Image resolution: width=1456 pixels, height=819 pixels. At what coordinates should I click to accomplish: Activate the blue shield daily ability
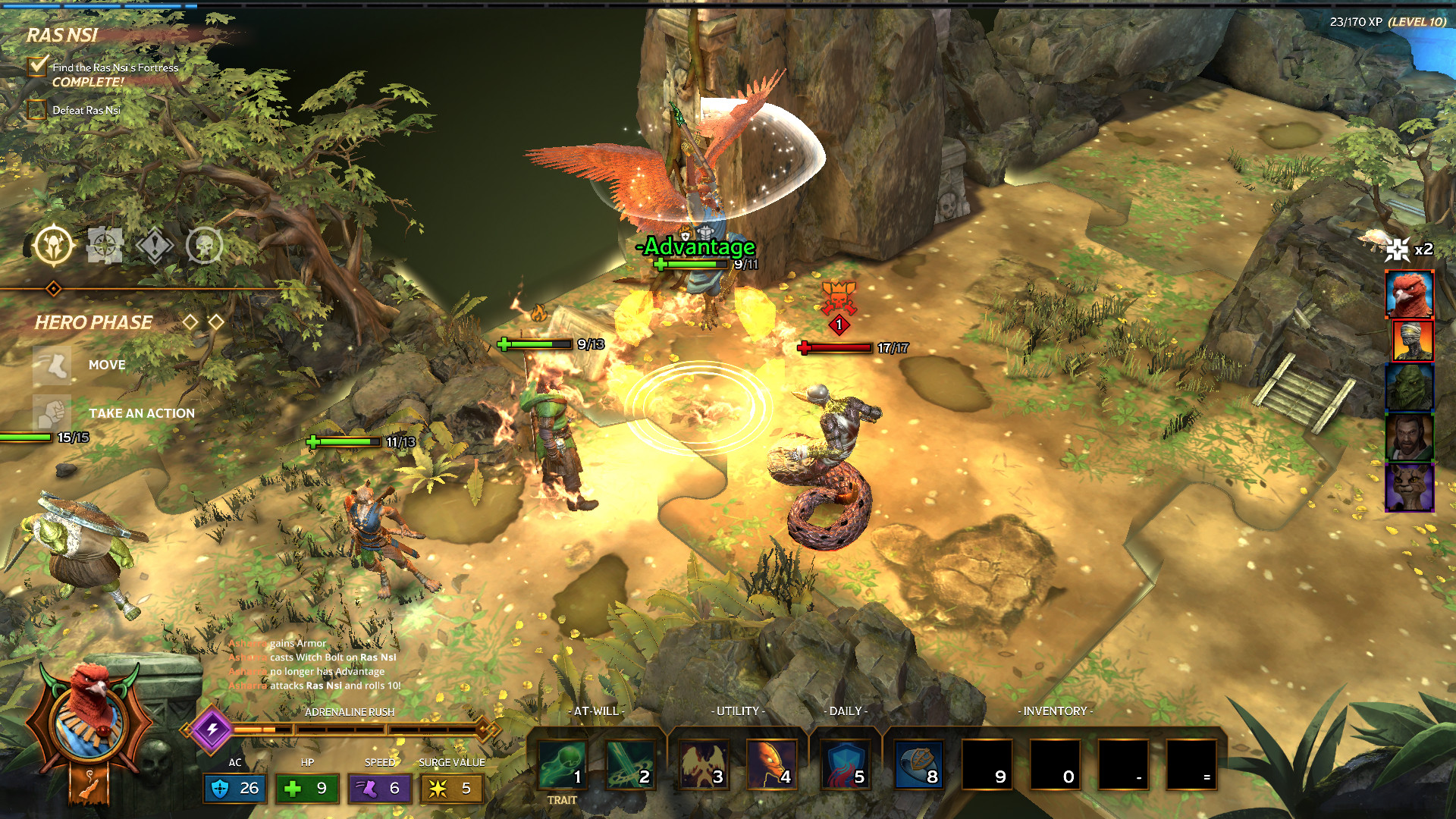(845, 764)
